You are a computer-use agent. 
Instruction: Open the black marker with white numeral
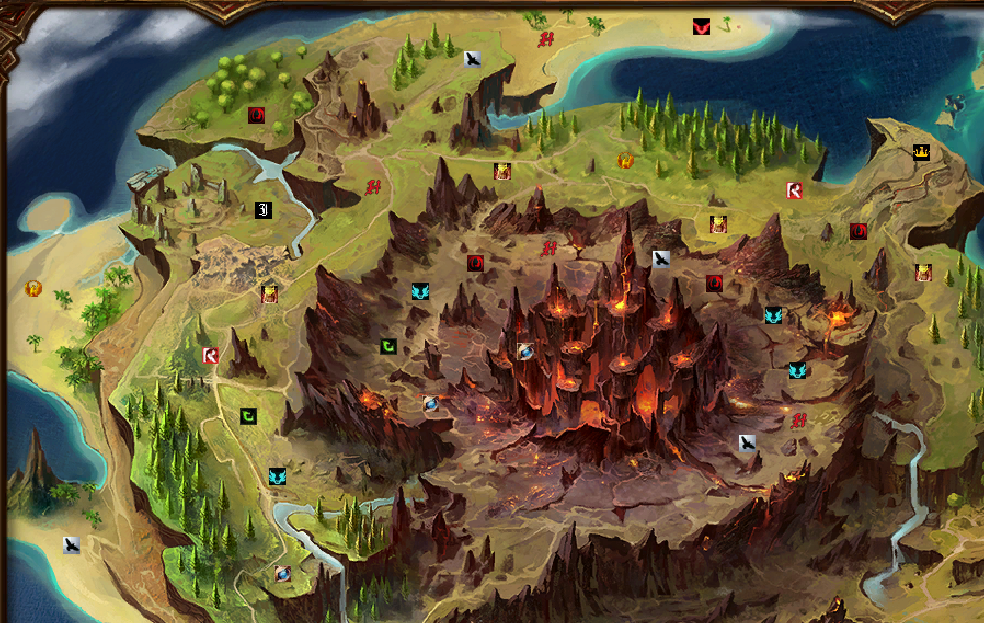tap(263, 210)
